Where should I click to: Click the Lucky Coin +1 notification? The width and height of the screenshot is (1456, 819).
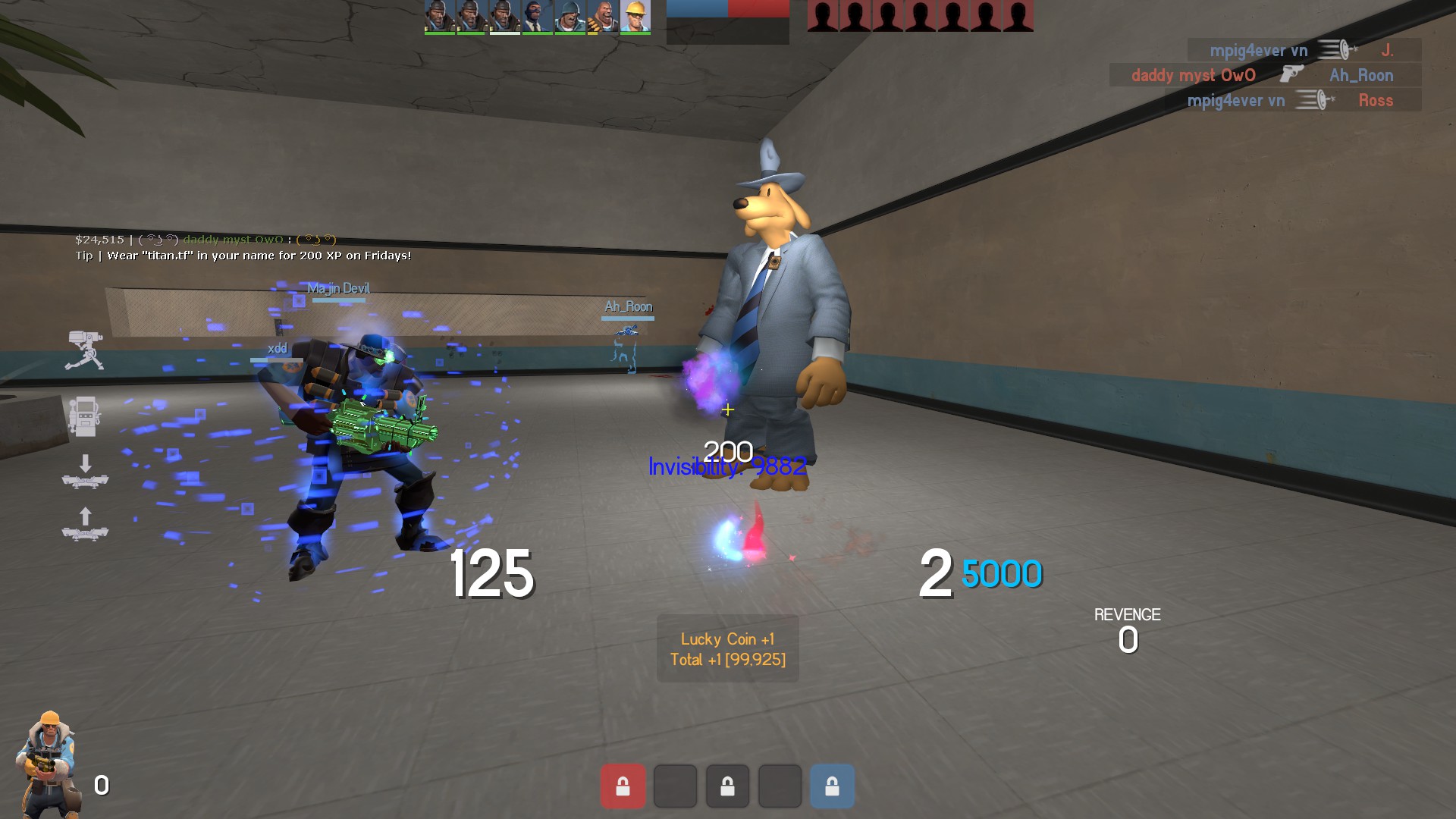[x=727, y=649]
